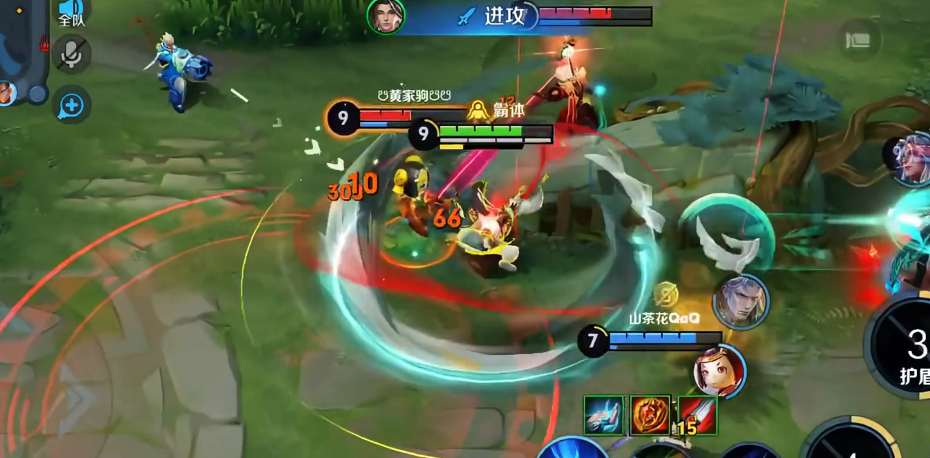Target the white-haired enemy hero portrait

pyautogui.click(x=740, y=302)
